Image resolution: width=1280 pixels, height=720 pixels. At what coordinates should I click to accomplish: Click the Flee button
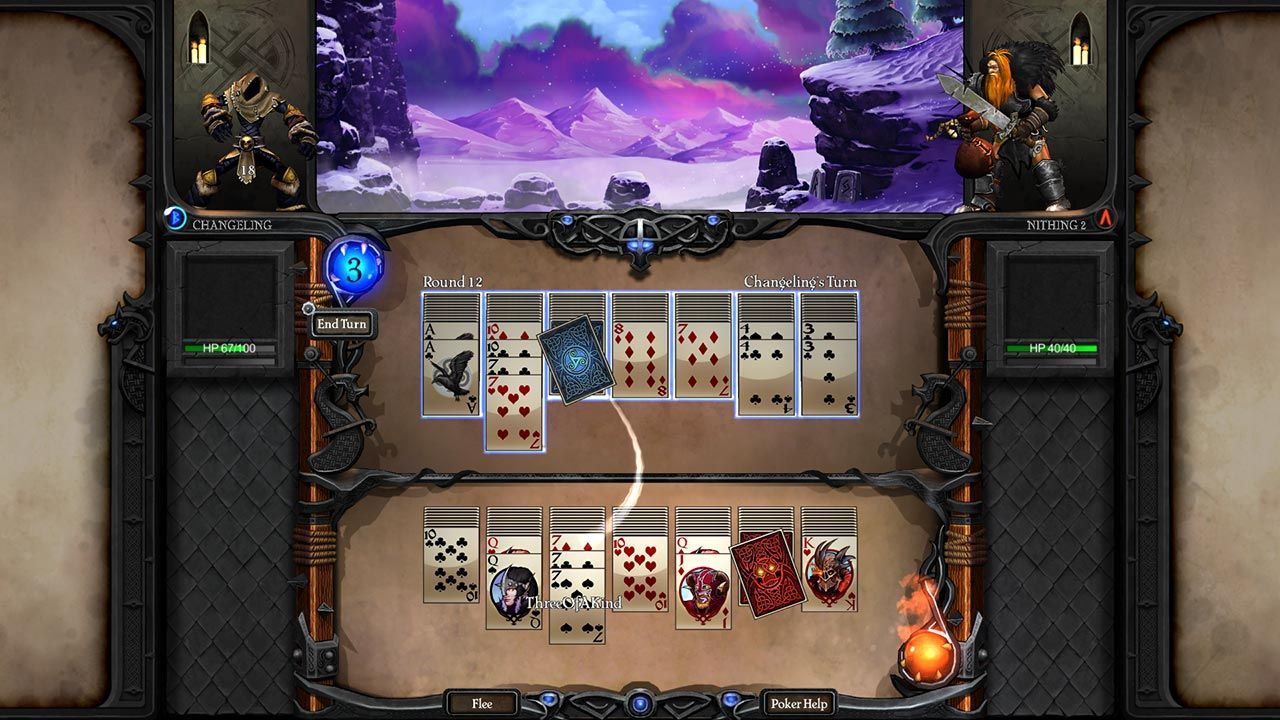479,703
